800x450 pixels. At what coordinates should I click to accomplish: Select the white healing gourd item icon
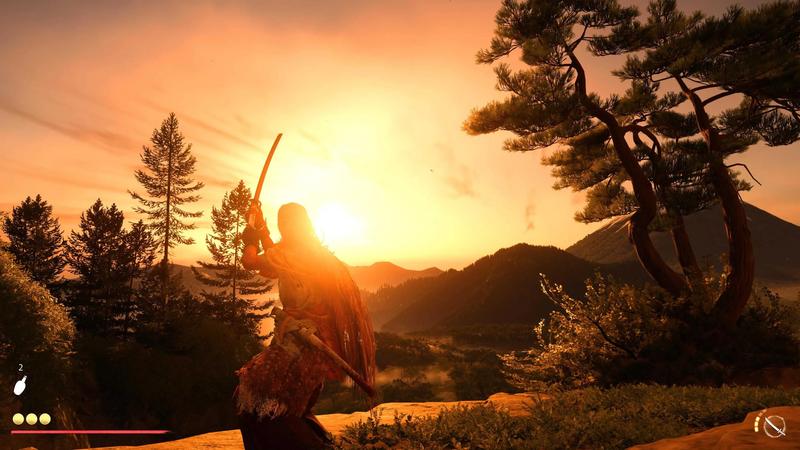pos(19,385)
